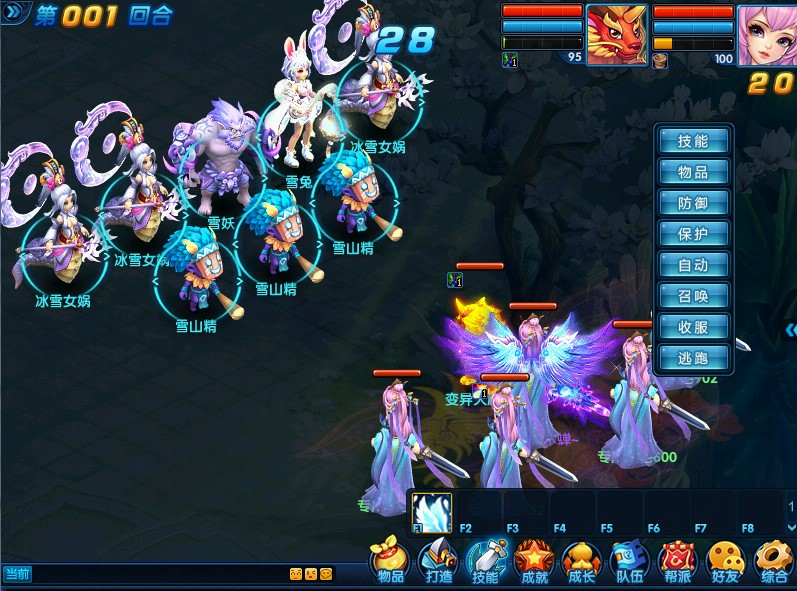Screen dimensions: 797x591
Task: Open the 好友 friends icon
Action: 725,562
